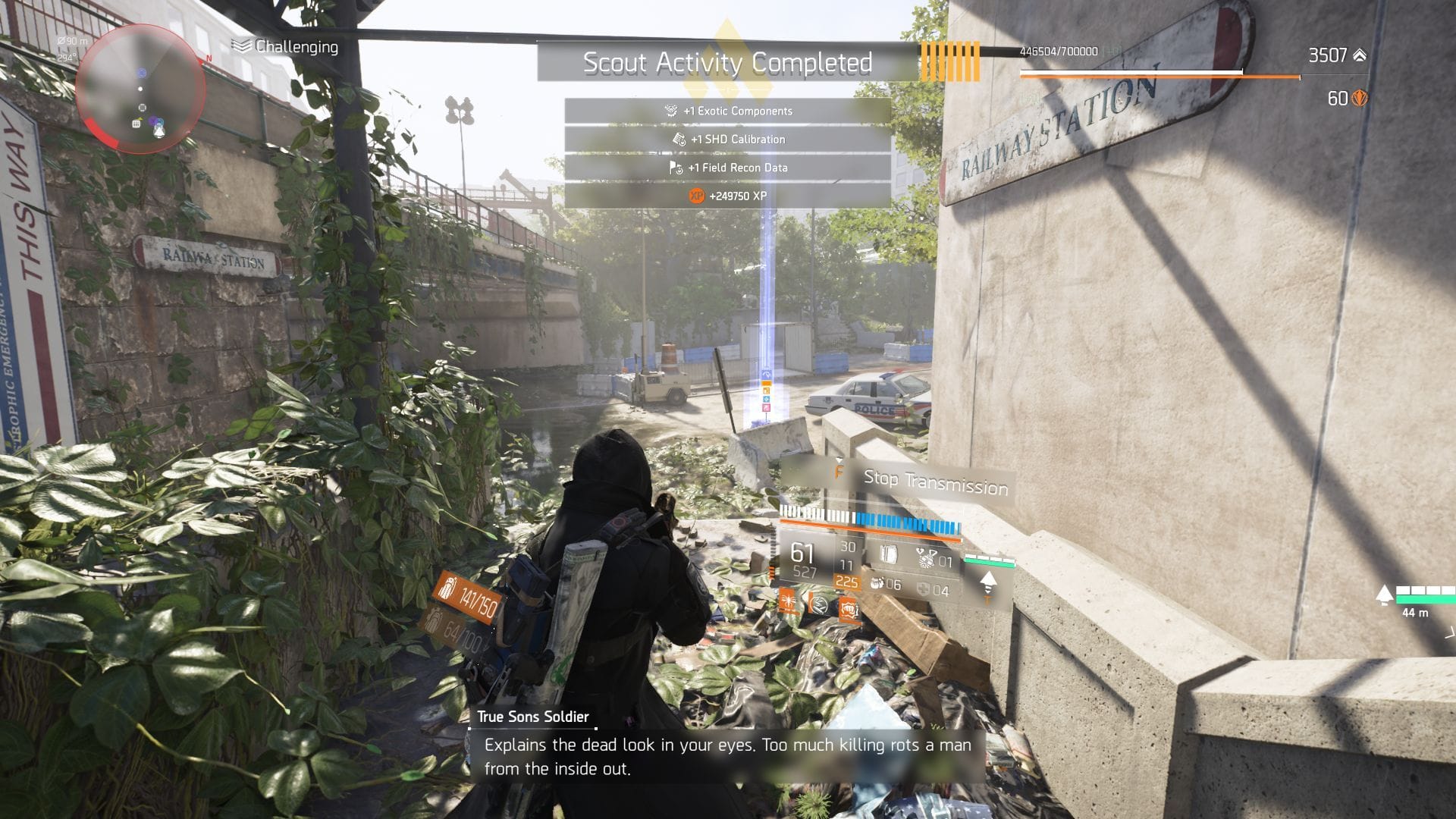The height and width of the screenshot is (819, 1456).
Task: Click the Exotic Components reward icon
Action: 670,111
